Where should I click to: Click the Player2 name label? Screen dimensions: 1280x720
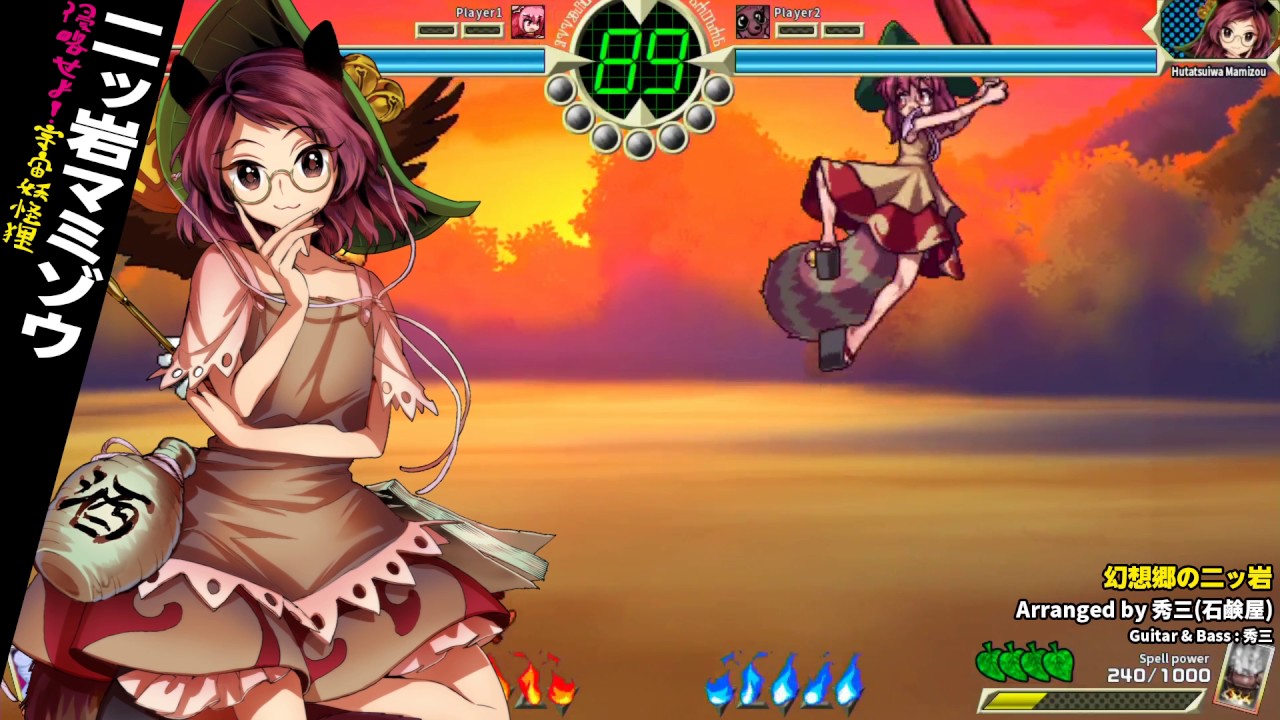tap(797, 13)
